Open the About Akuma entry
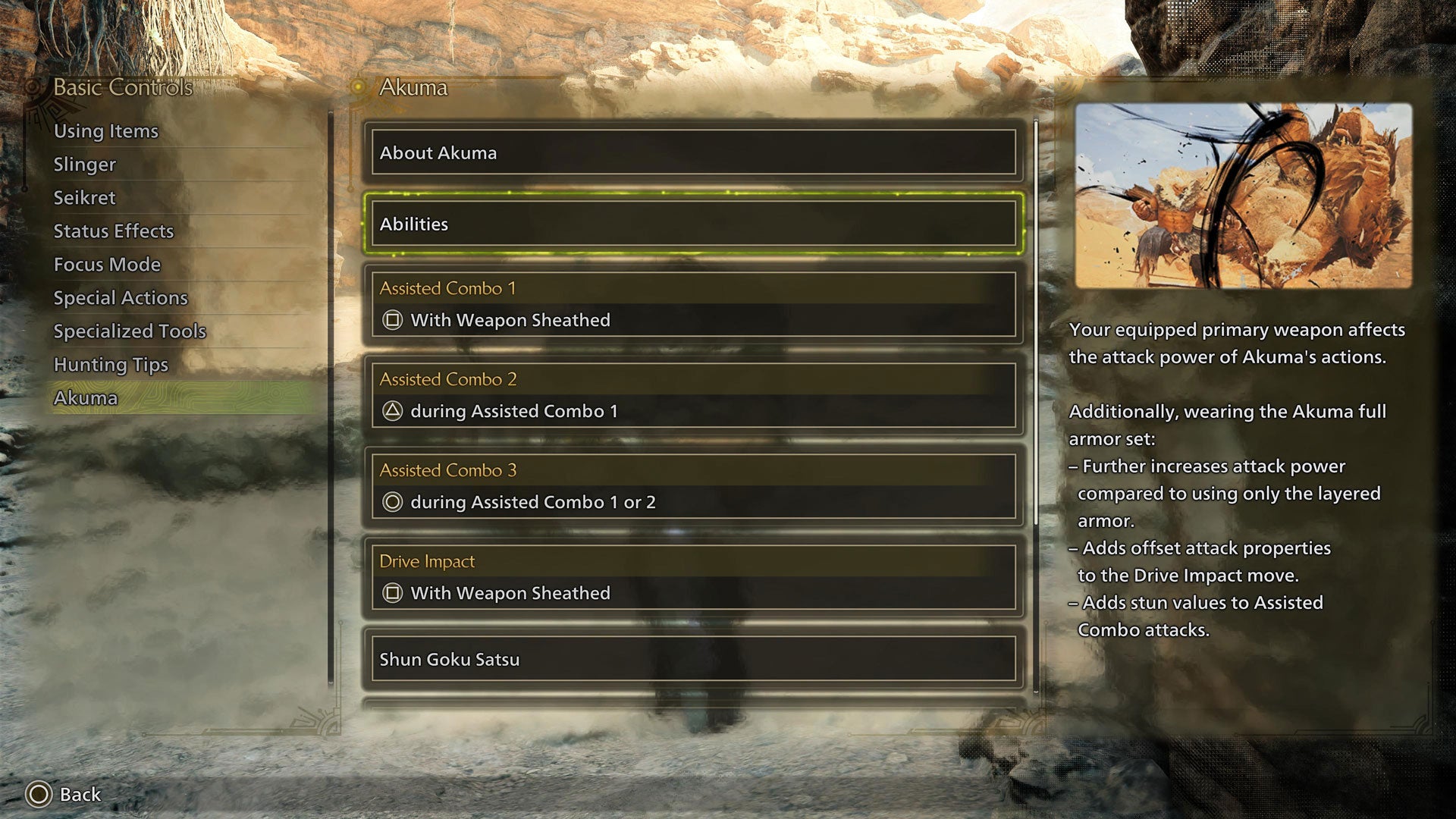Screen dimensions: 1456x819 (x=692, y=152)
